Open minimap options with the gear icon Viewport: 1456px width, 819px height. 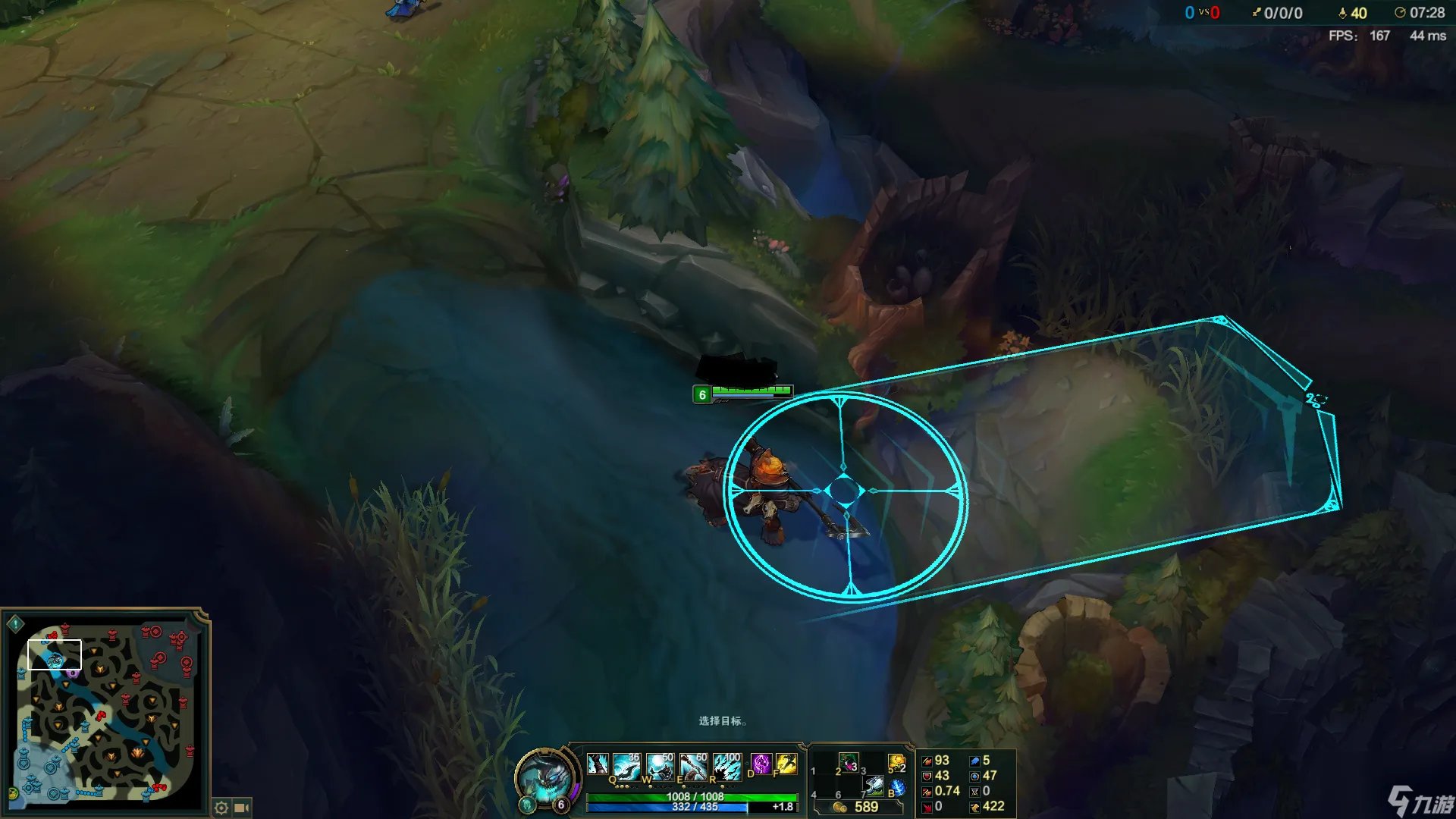pyautogui.click(x=221, y=808)
